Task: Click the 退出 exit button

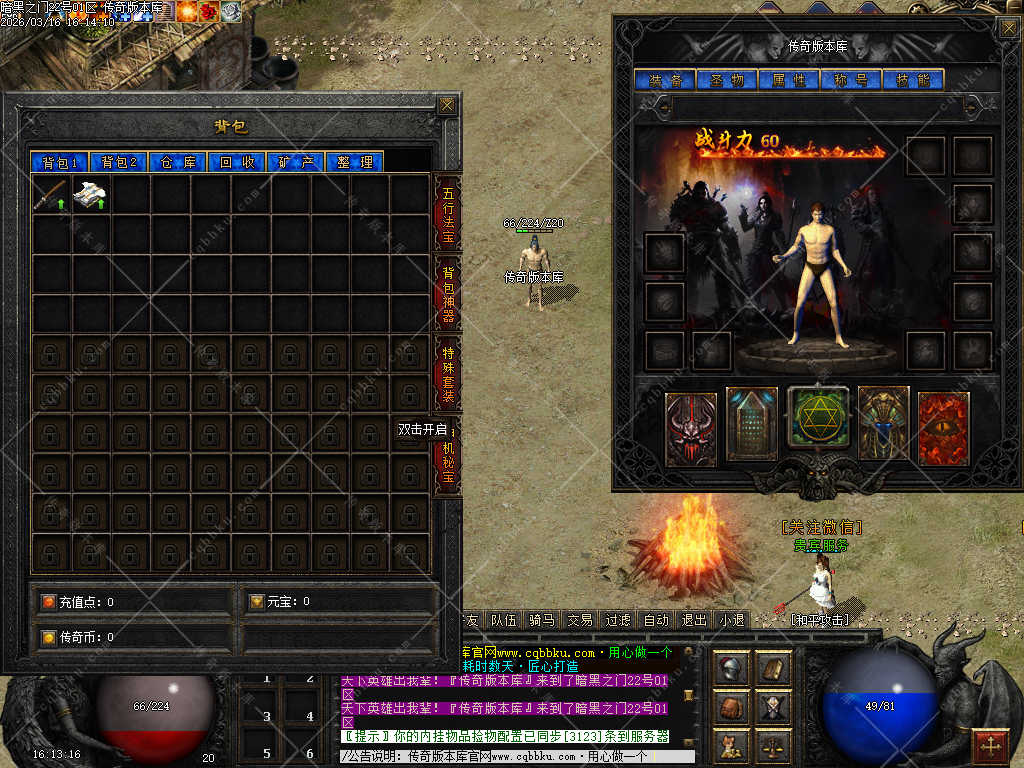Action: pos(694,620)
